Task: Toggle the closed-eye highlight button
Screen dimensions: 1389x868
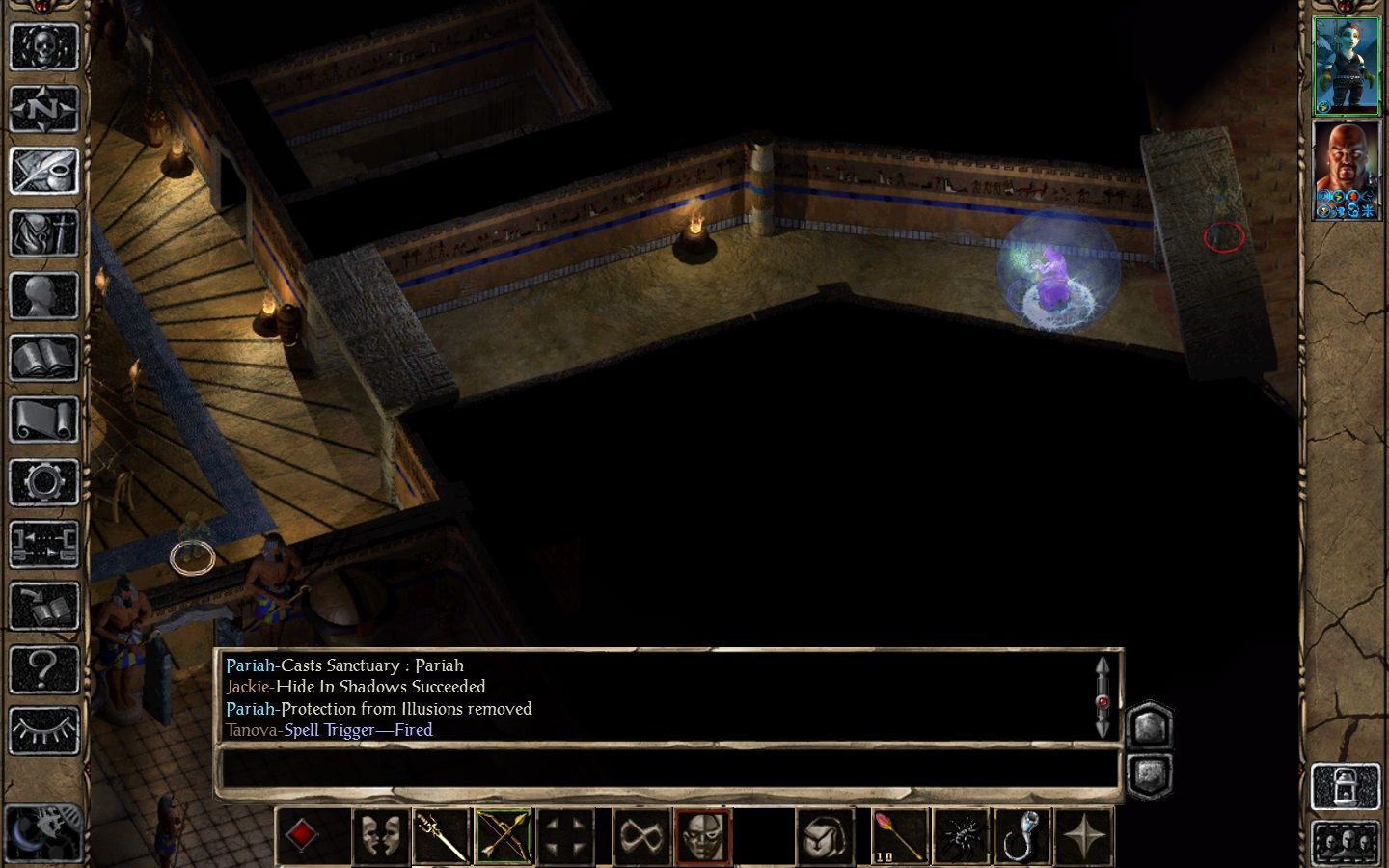Action: pos(43,730)
